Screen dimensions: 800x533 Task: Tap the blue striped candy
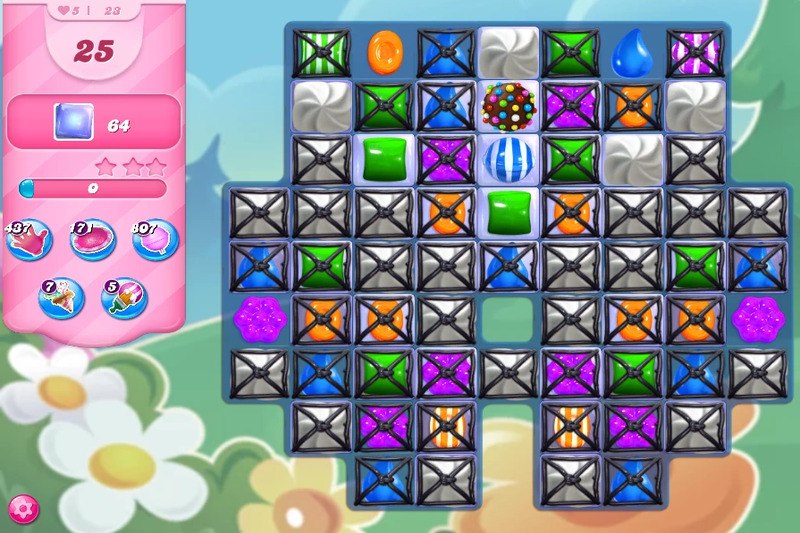tap(508, 157)
